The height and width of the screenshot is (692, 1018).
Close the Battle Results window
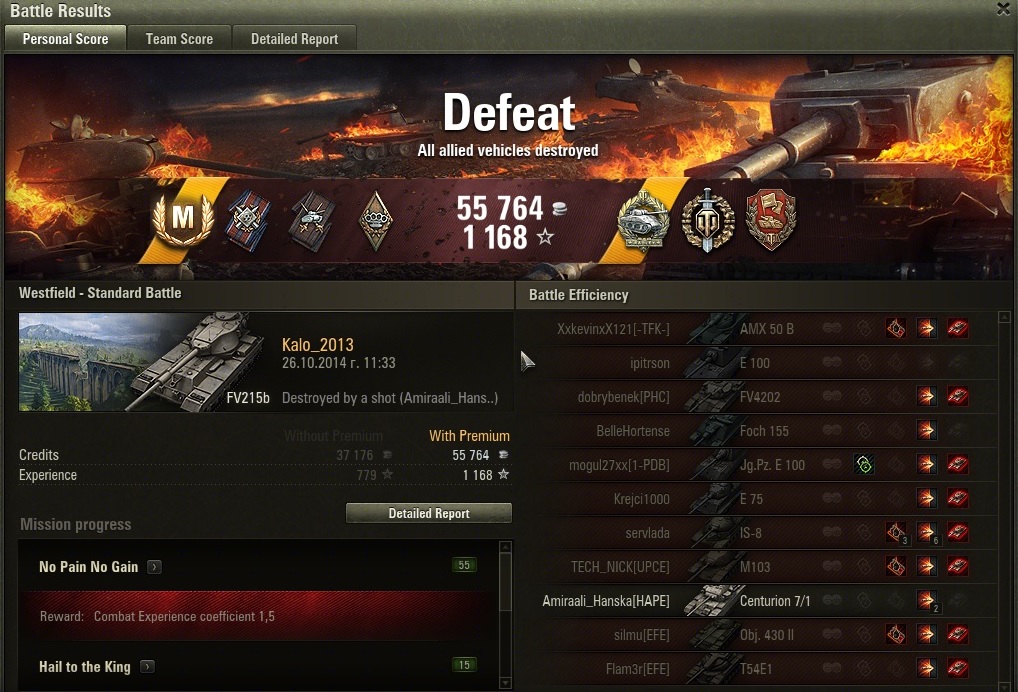coord(1003,9)
